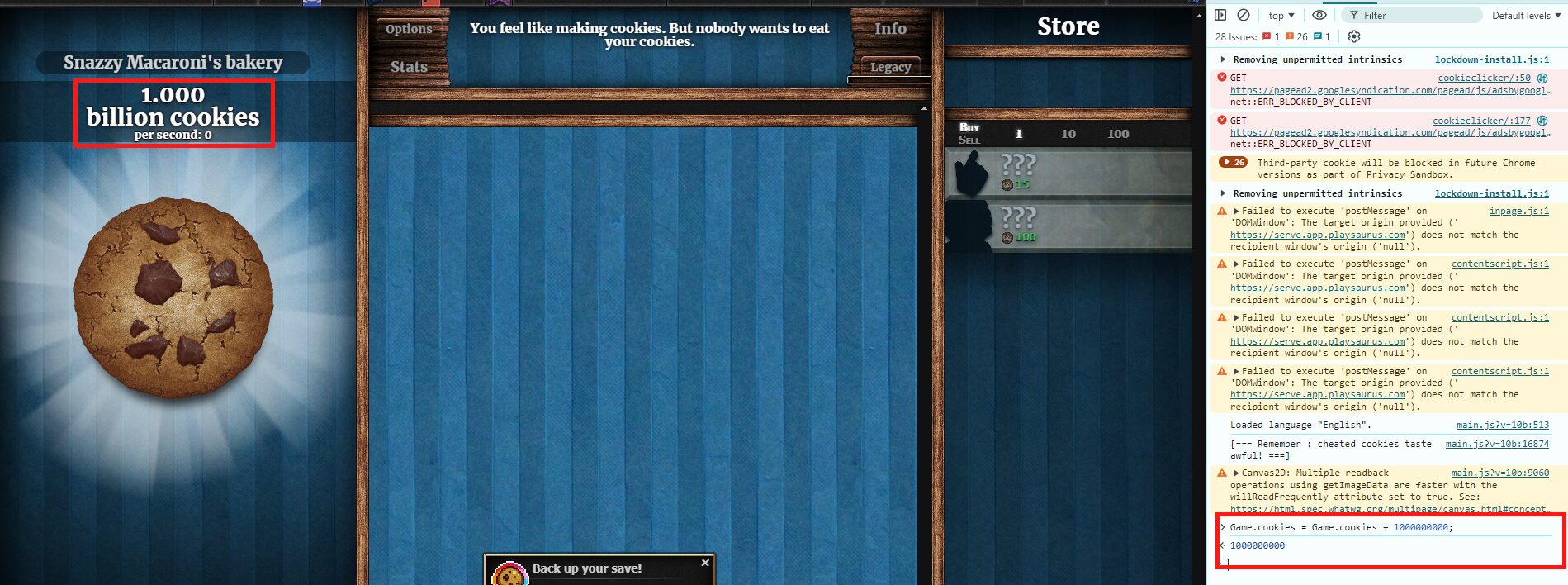1568x585 pixels.
Task: Set purchase quantity to 1
Action: 1018,134
